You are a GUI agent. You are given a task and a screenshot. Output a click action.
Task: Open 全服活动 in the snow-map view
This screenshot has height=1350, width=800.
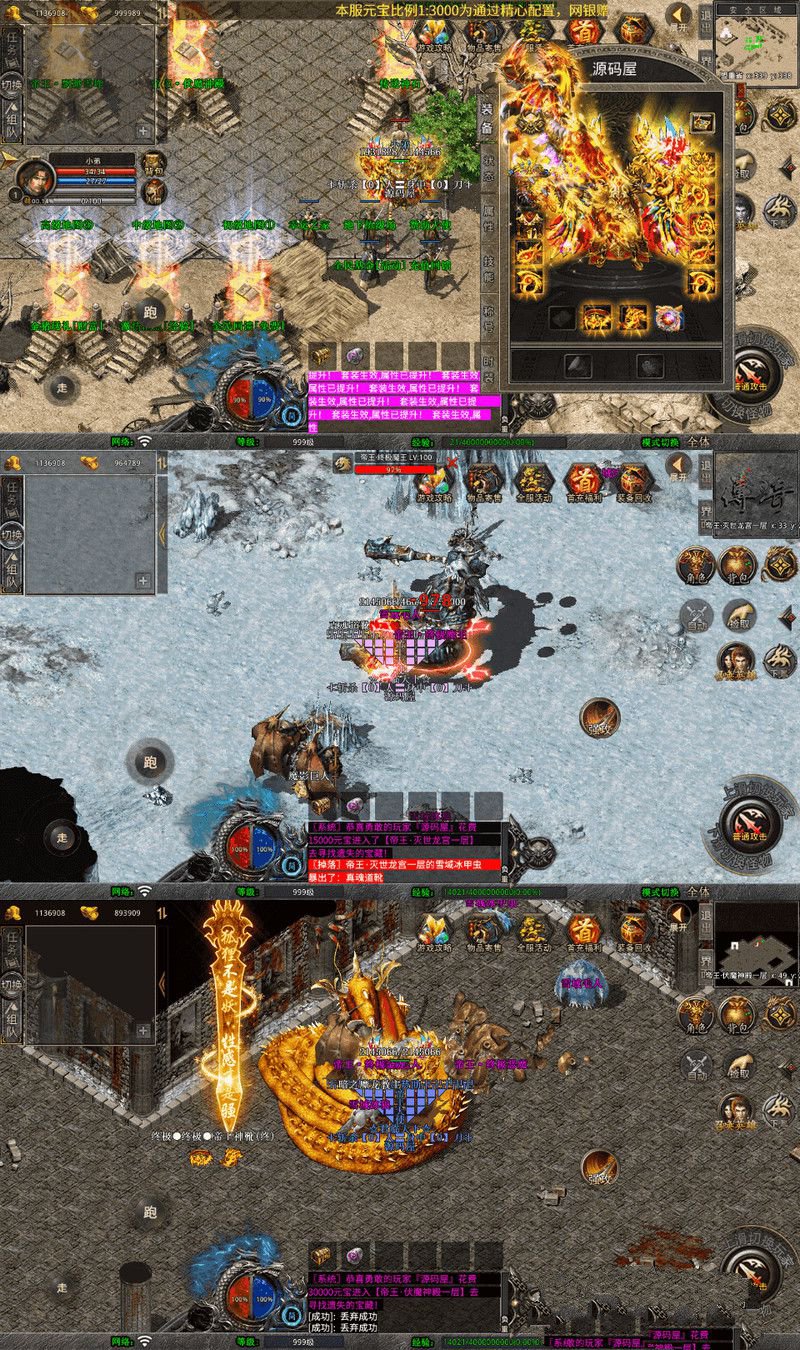tap(534, 481)
